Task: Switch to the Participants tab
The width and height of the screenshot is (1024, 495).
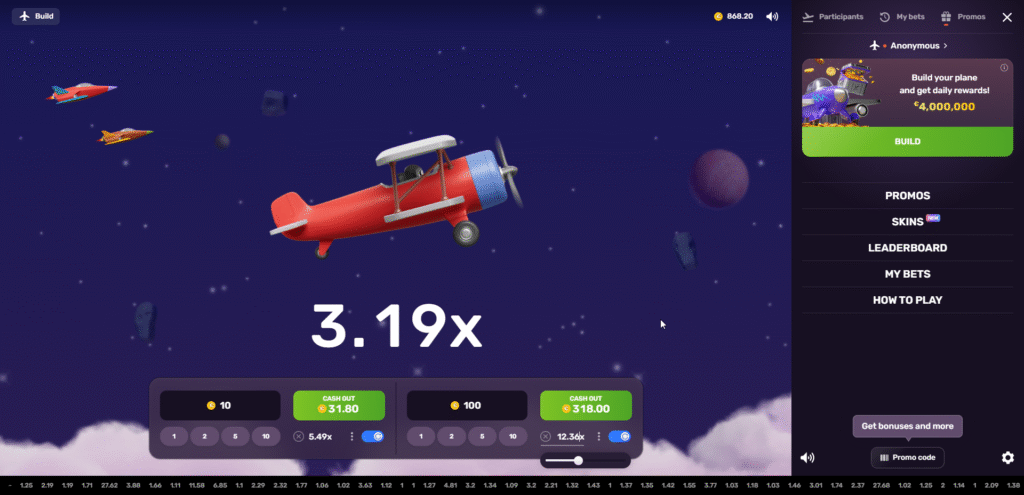Action: pyautogui.click(x=833, y=17)
